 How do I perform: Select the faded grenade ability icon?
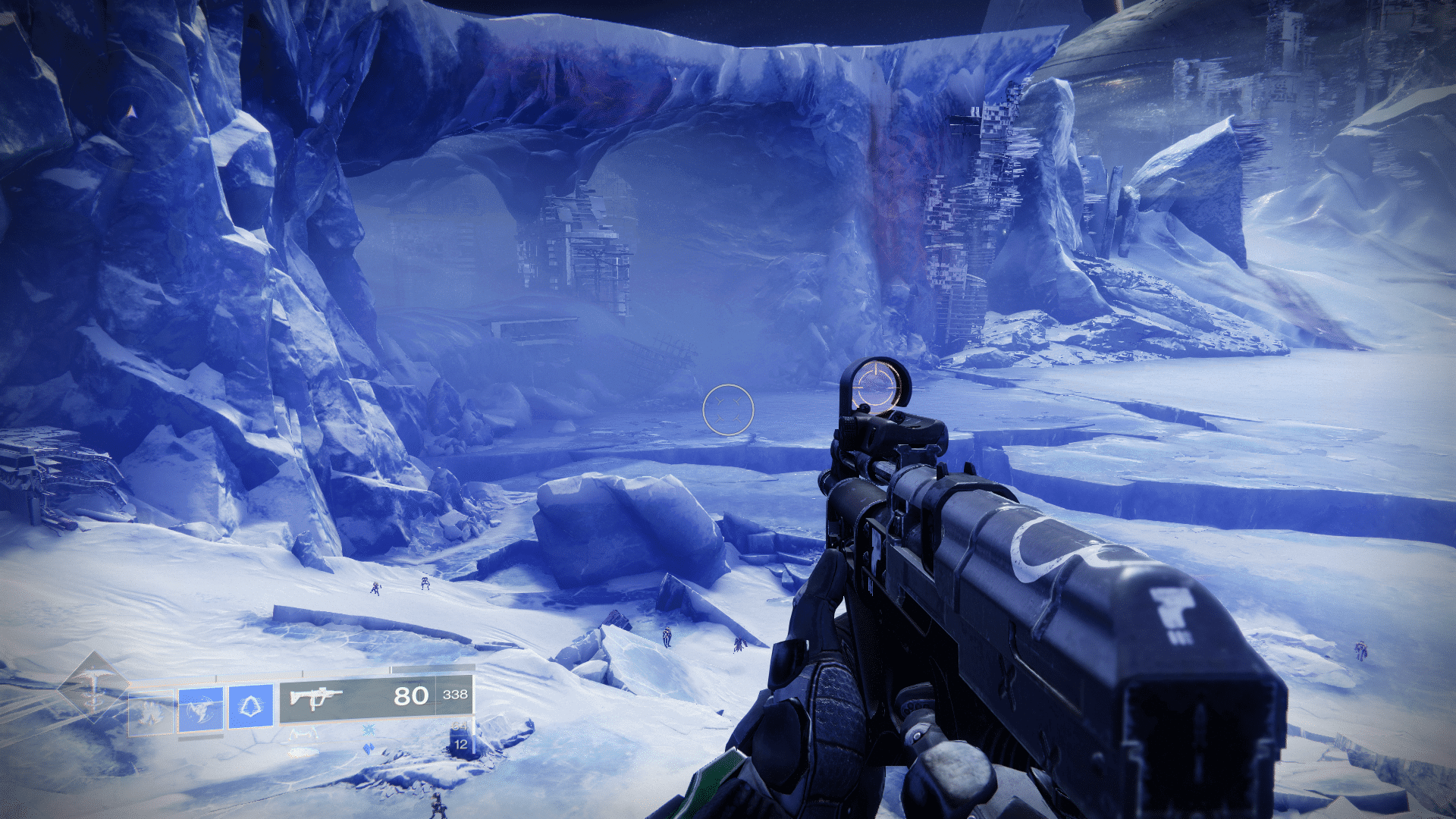tap(151, 711)
